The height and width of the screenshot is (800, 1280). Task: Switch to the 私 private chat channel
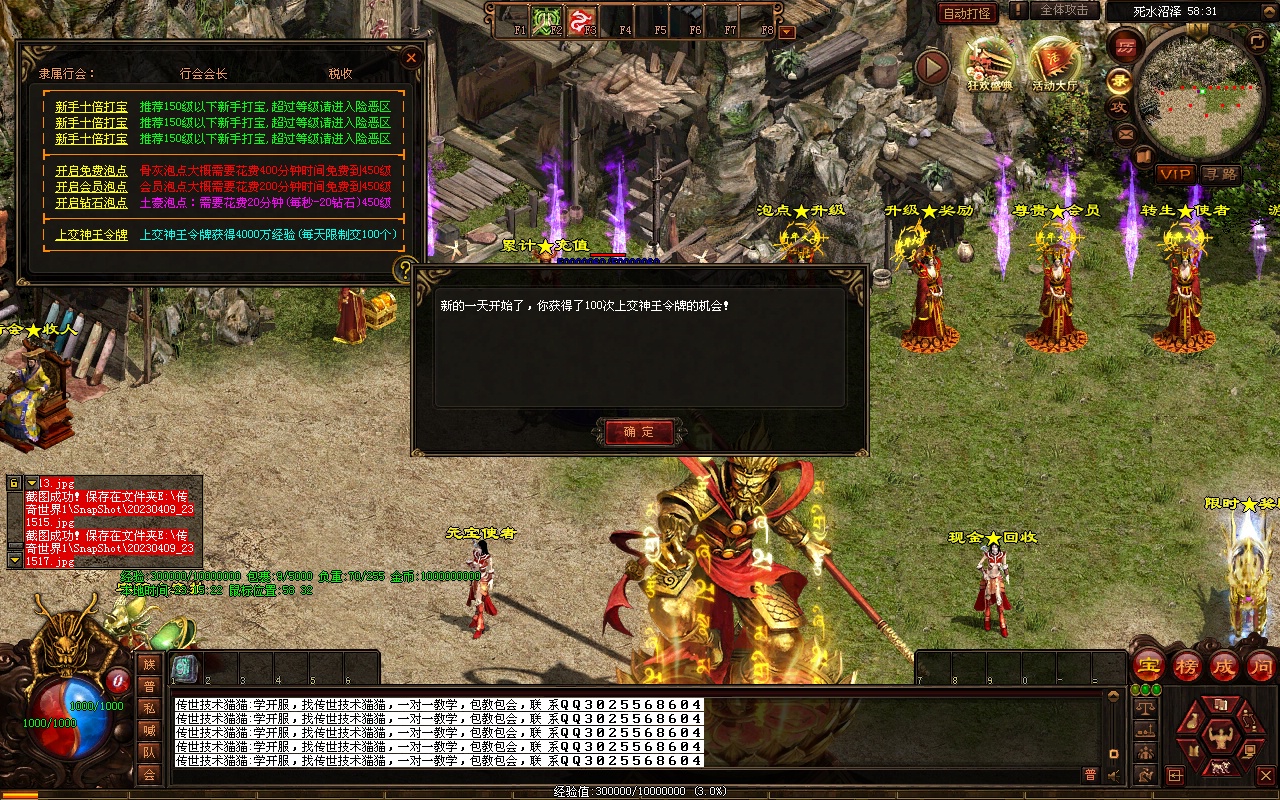click(148, 708)
